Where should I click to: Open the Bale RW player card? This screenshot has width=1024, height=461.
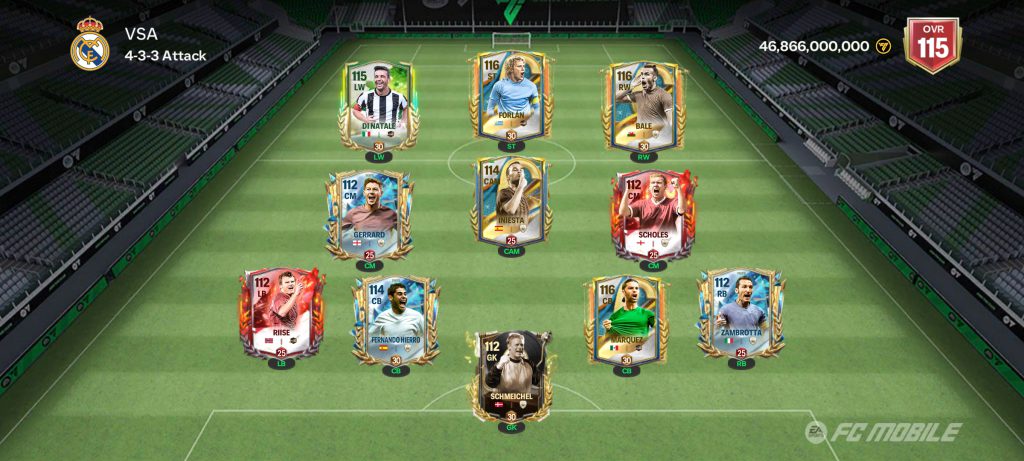642,103
